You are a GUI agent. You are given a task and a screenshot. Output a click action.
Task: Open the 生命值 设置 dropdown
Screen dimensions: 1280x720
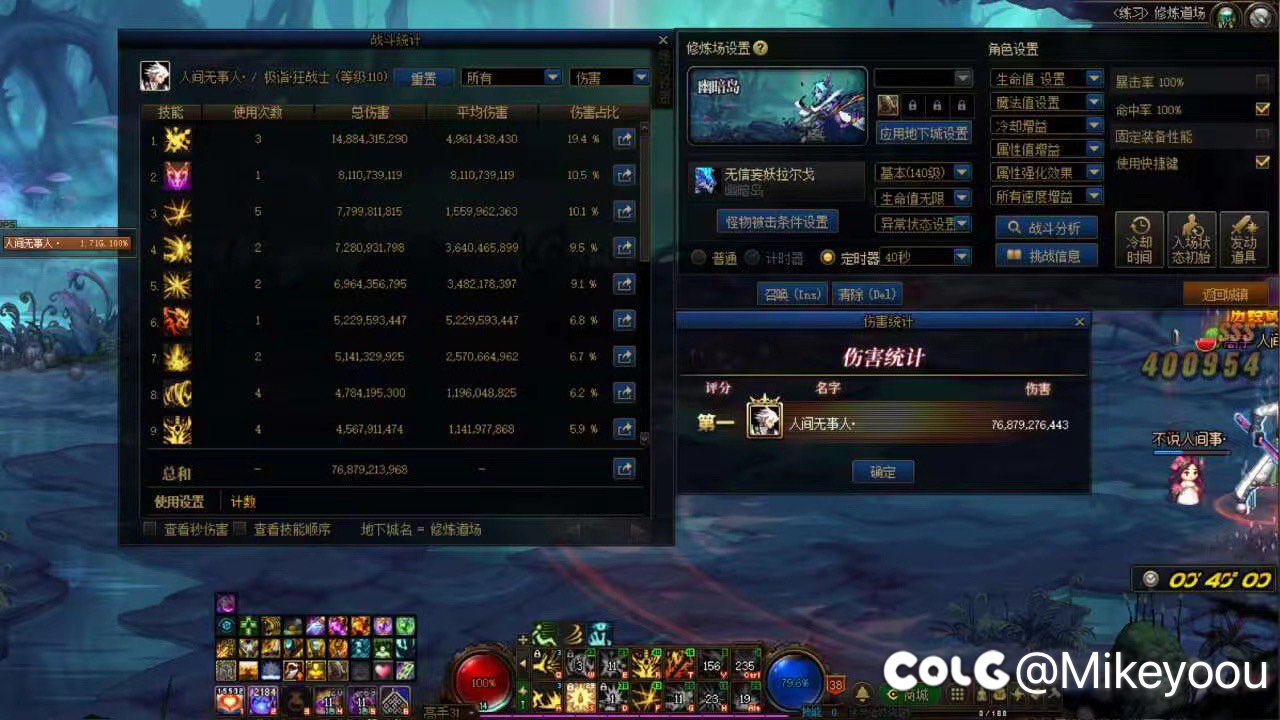click(x=1046, y=78)
